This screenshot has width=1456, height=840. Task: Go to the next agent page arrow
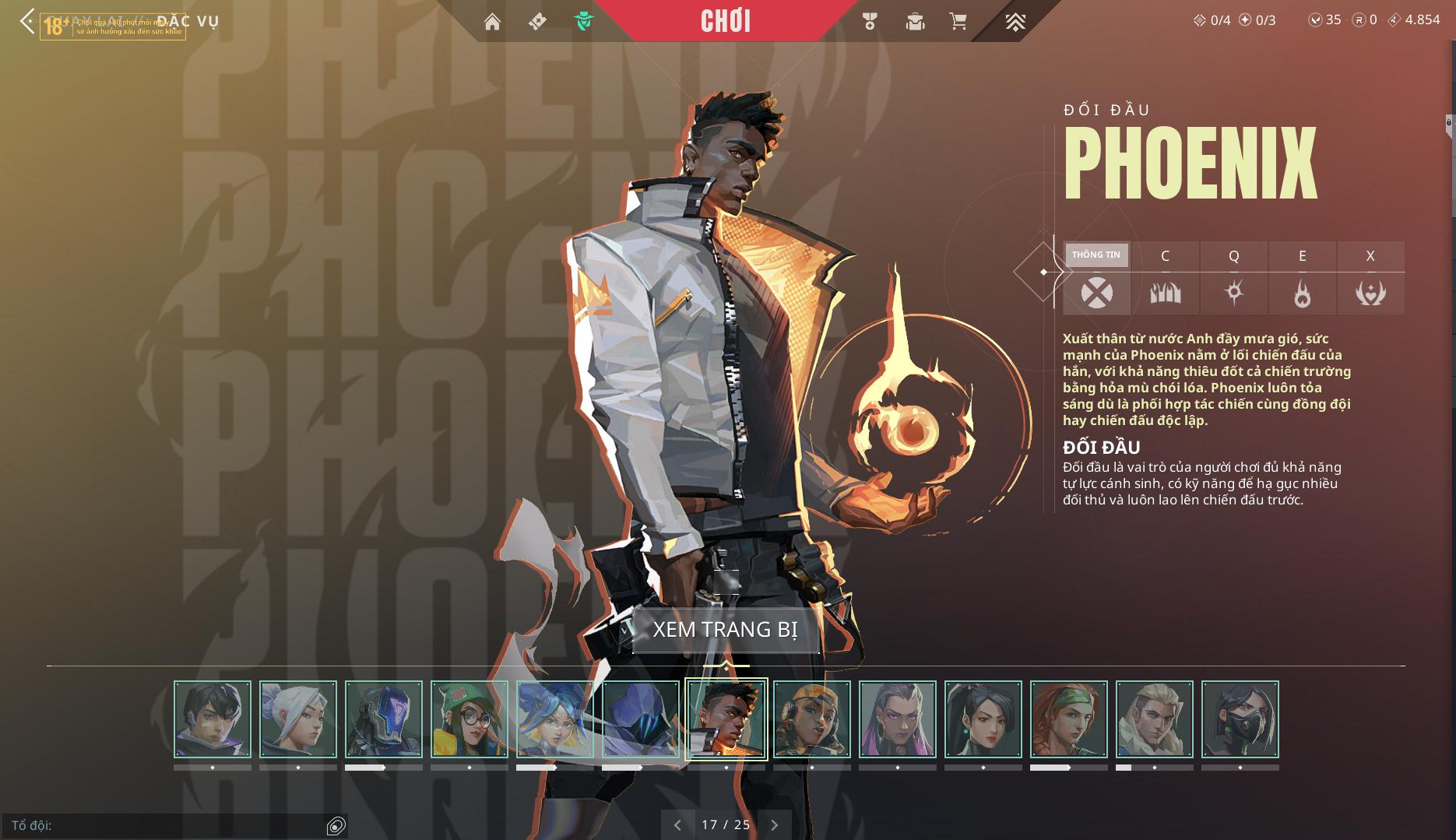[774, 825]
